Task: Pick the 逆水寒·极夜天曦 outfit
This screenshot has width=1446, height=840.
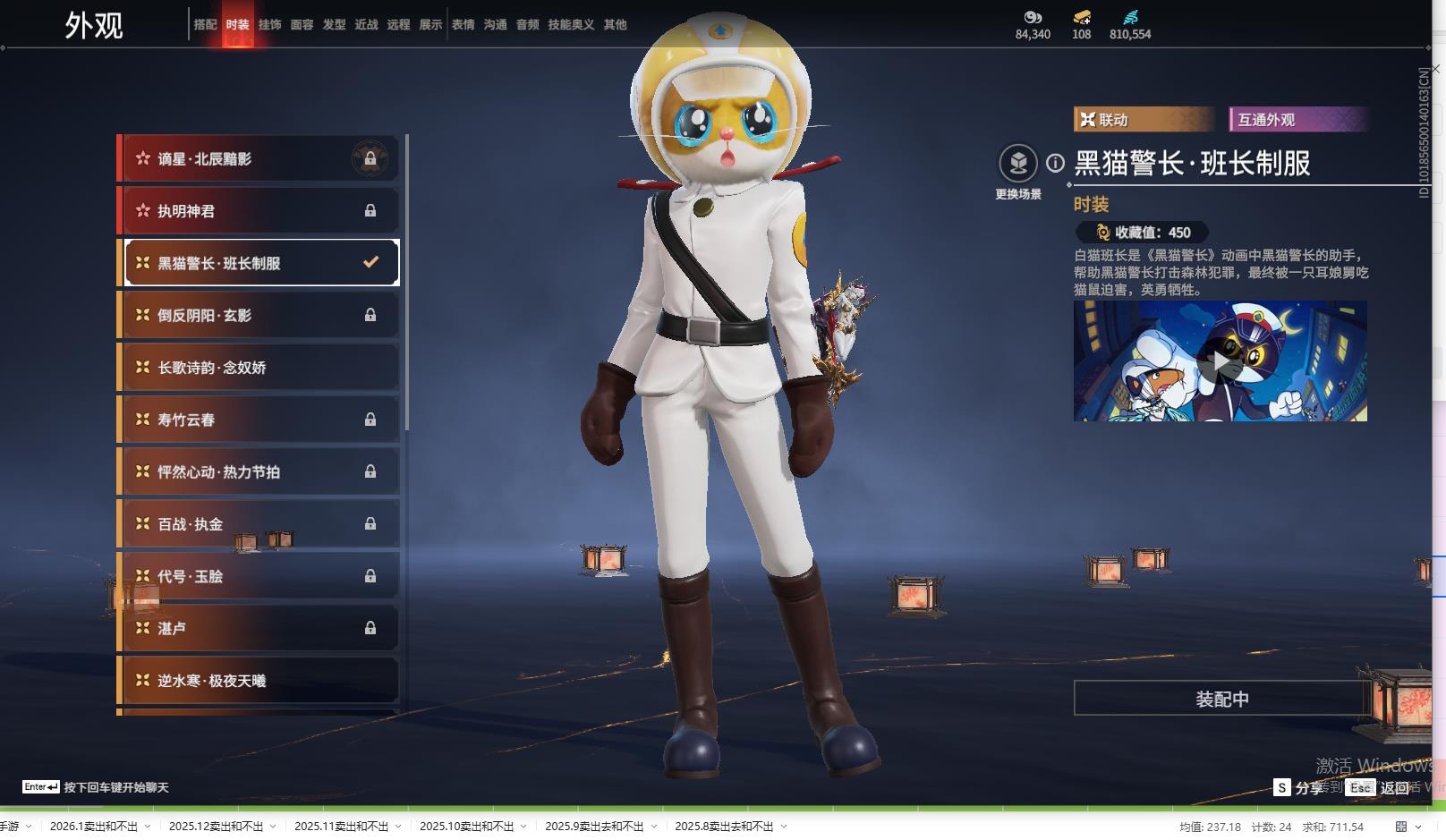Action: pyautogui.click(x=259, y=681)
